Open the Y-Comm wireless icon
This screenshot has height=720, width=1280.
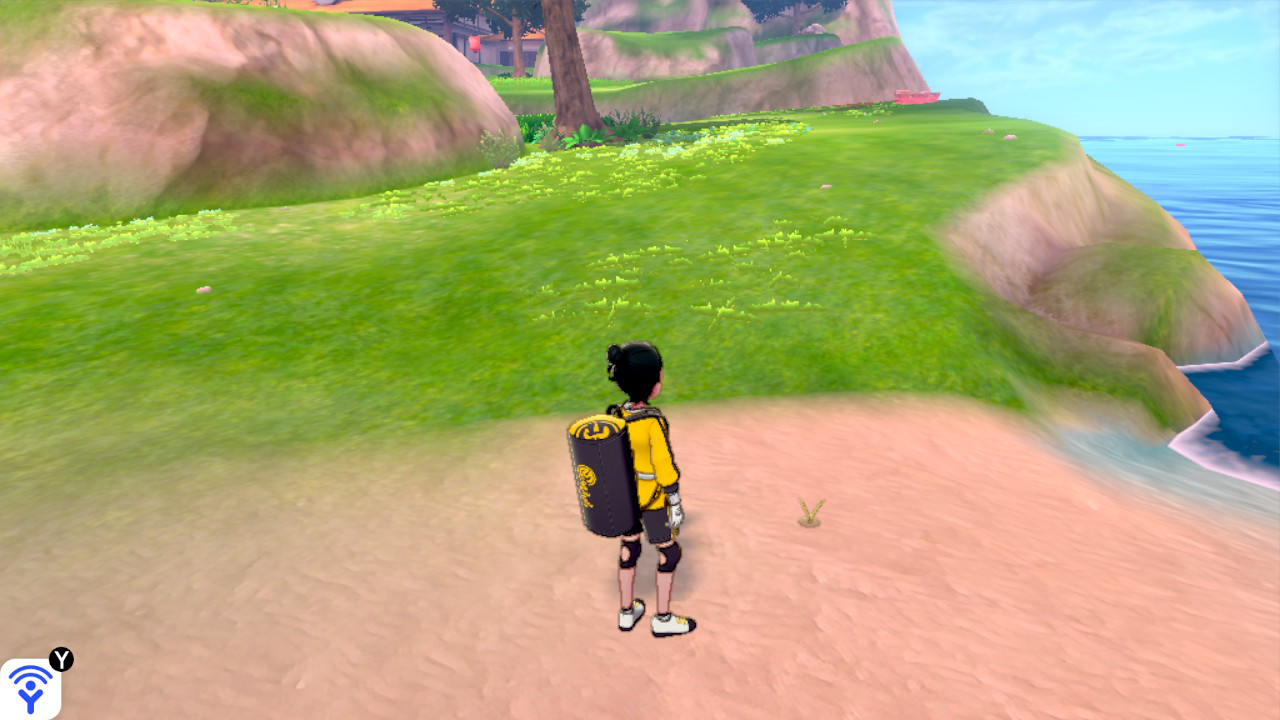30,688
